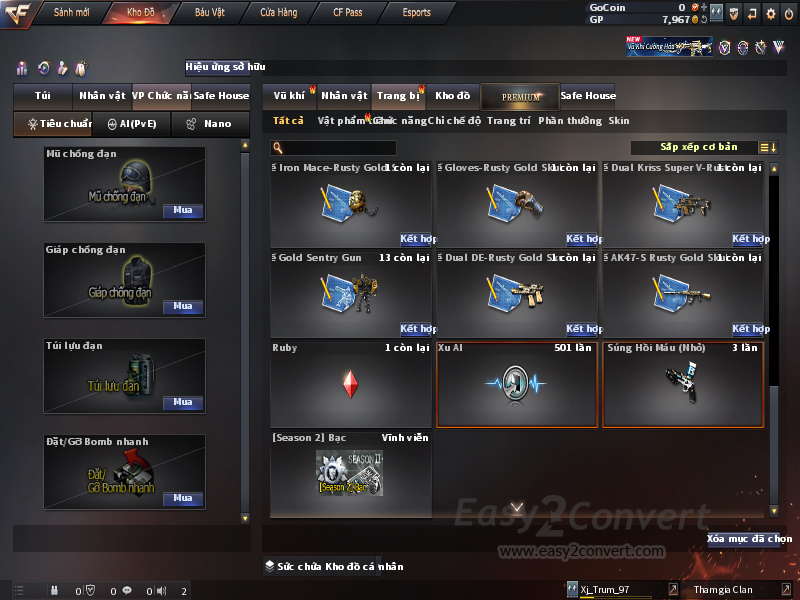
Task: Switch to the Báu Vật tab
Action: (x=209, y=13)
